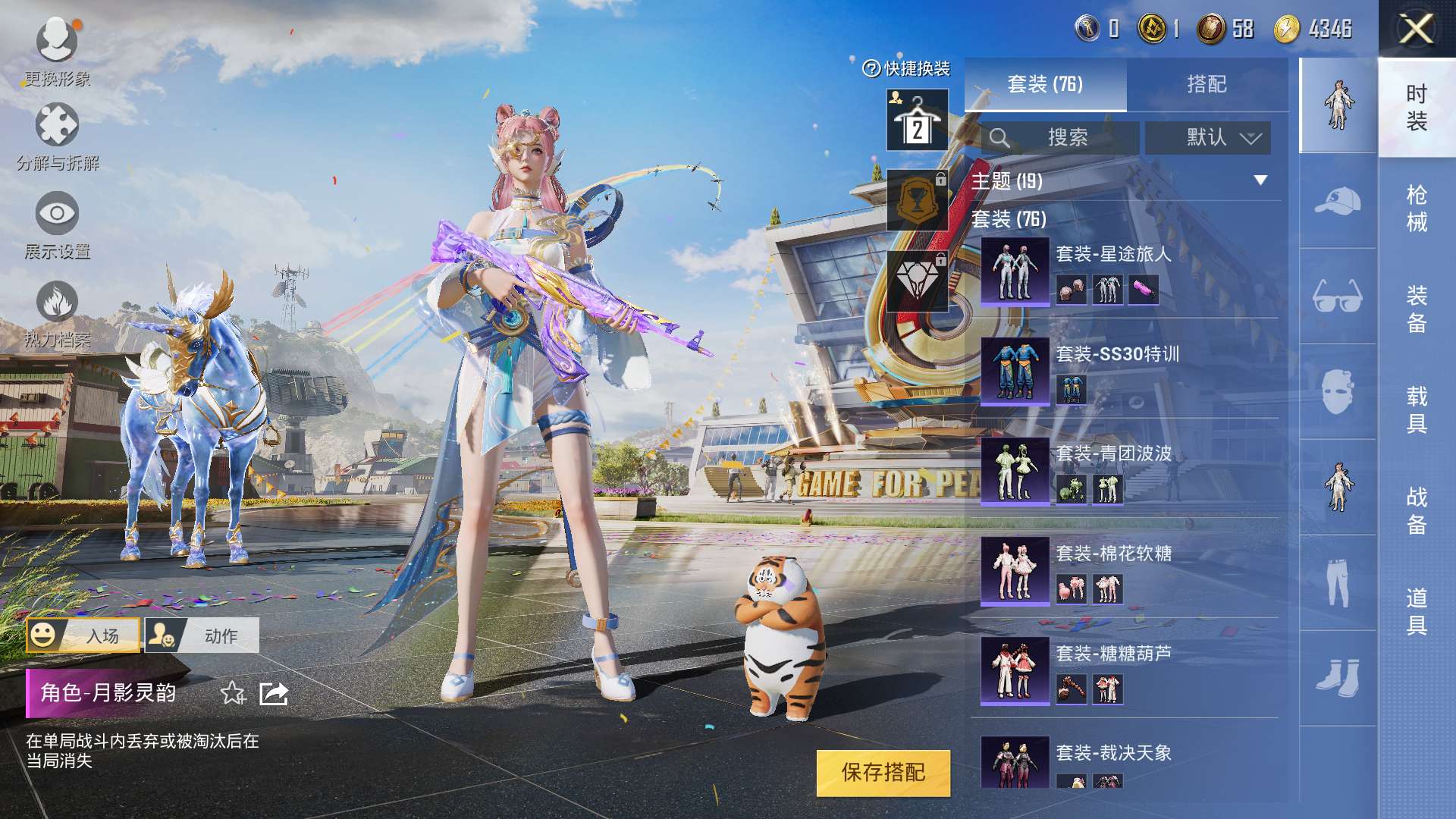Show the hat category with cap icon
1456x819 pixels.
[x=1338, y=201]
